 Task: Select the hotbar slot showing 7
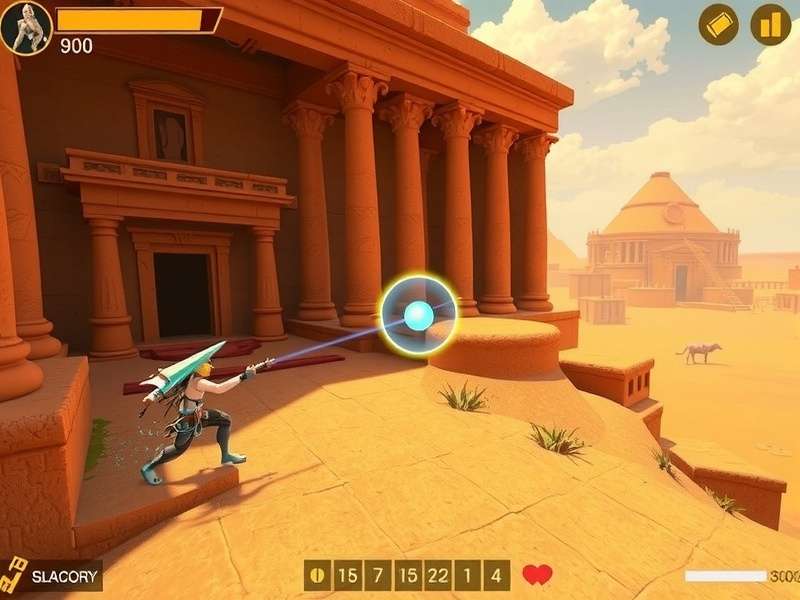point(377,575)
